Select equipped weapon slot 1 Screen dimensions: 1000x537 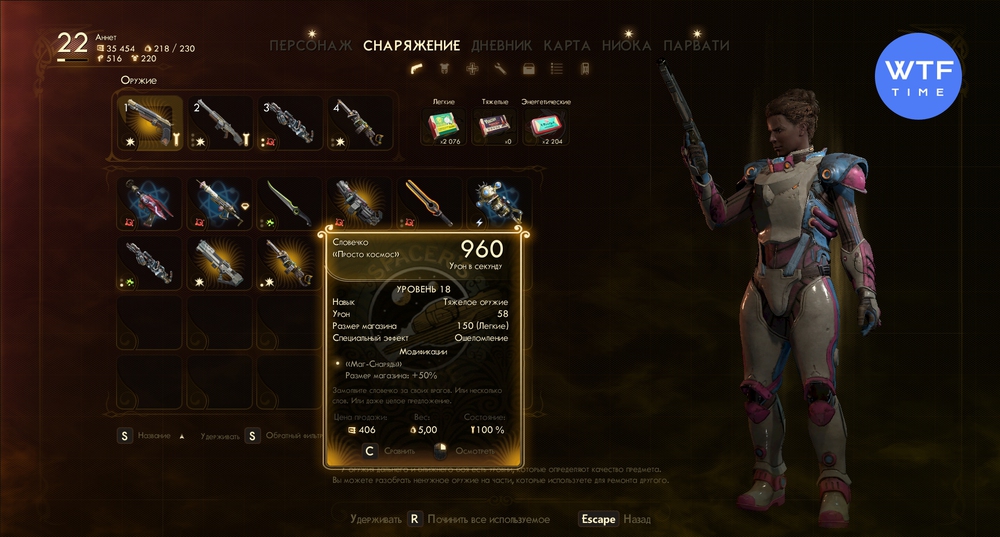(x=152, y=124)
